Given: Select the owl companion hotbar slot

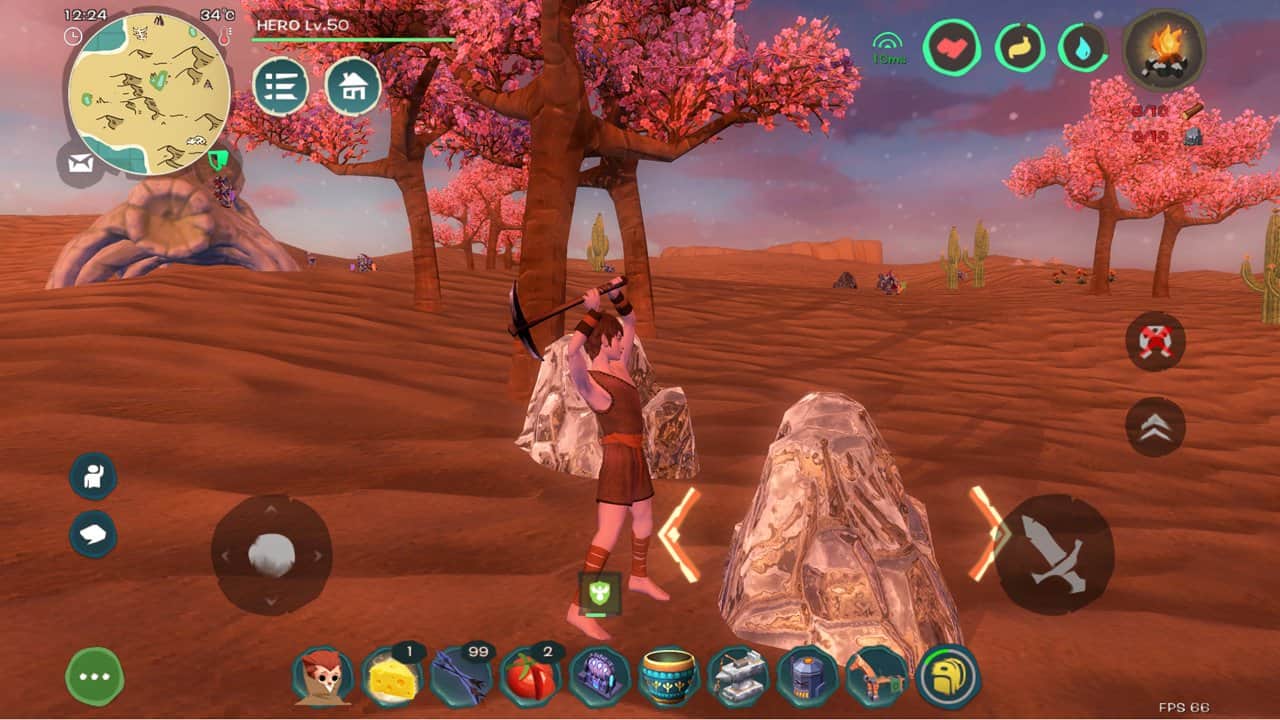Looking at the screenshot, I should coord(323,676).
